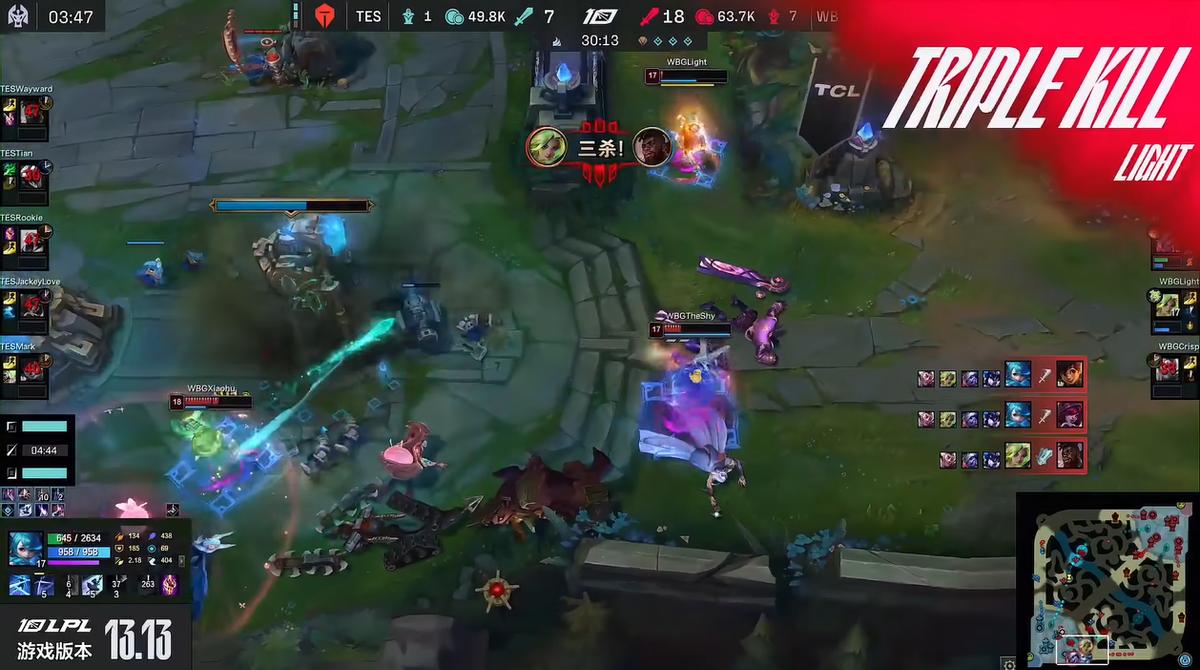Select TESMark's player portrait

click(31, 369)
